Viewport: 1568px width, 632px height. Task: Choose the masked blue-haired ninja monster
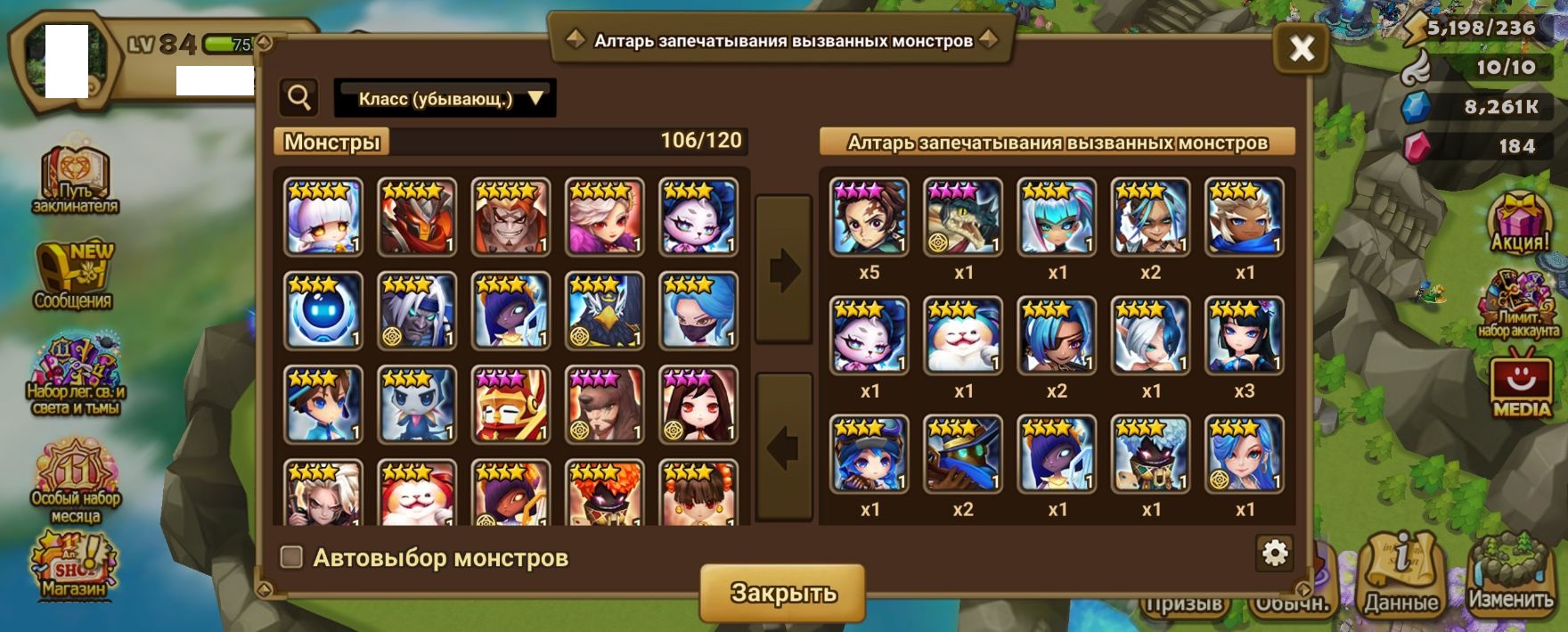pos(698,310)
